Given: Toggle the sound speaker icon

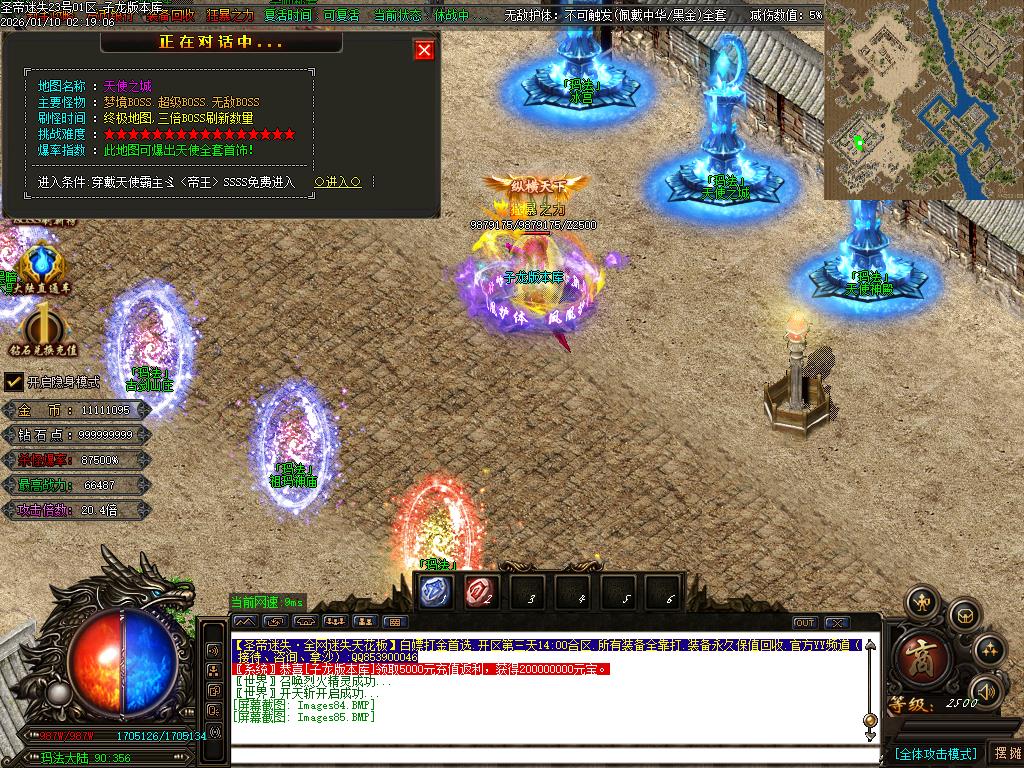Looking at the screenshot, I should tap(987, 691).
